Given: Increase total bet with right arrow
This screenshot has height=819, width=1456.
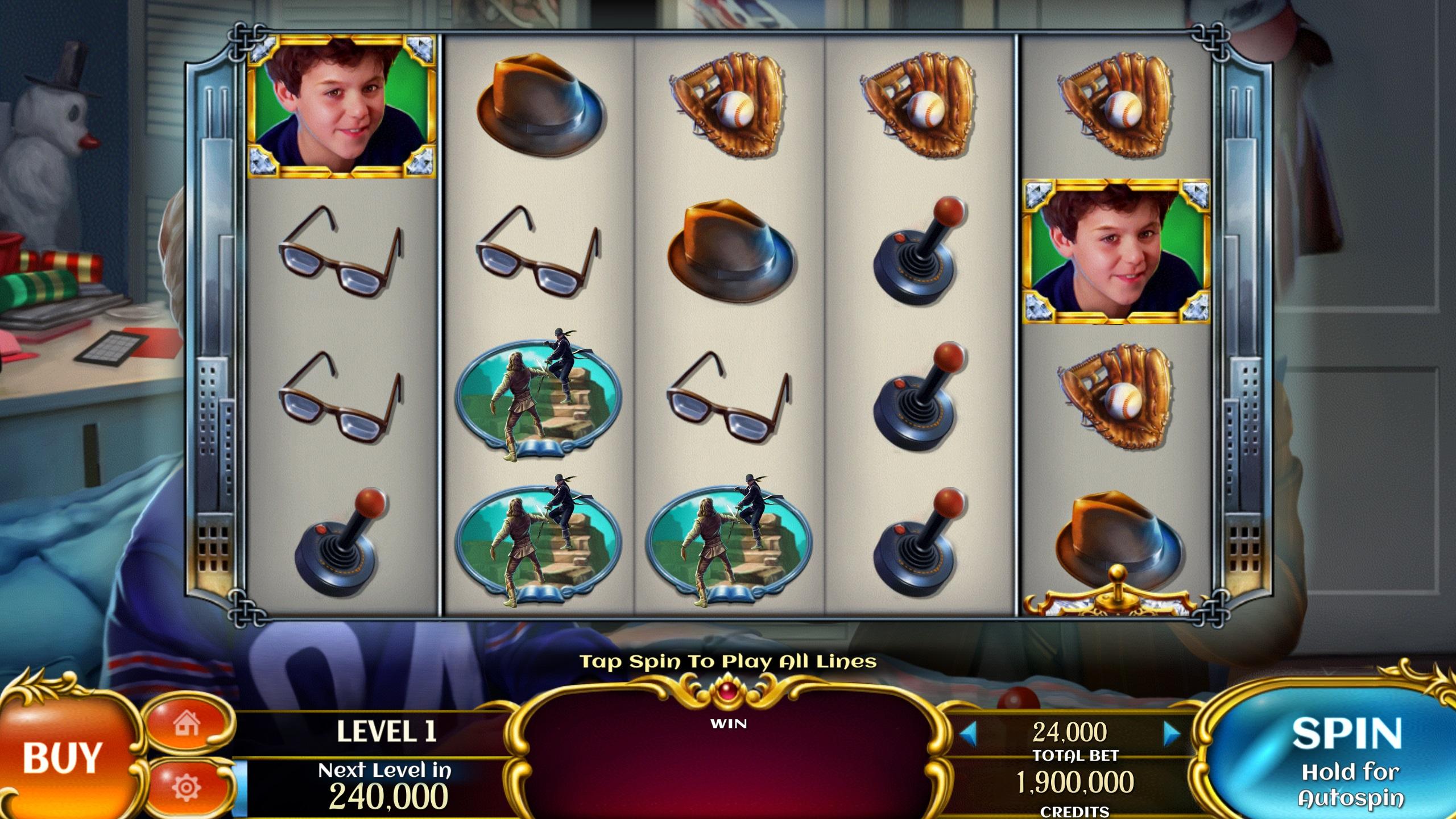Looking at the screenshot, I should [1172, 733].
